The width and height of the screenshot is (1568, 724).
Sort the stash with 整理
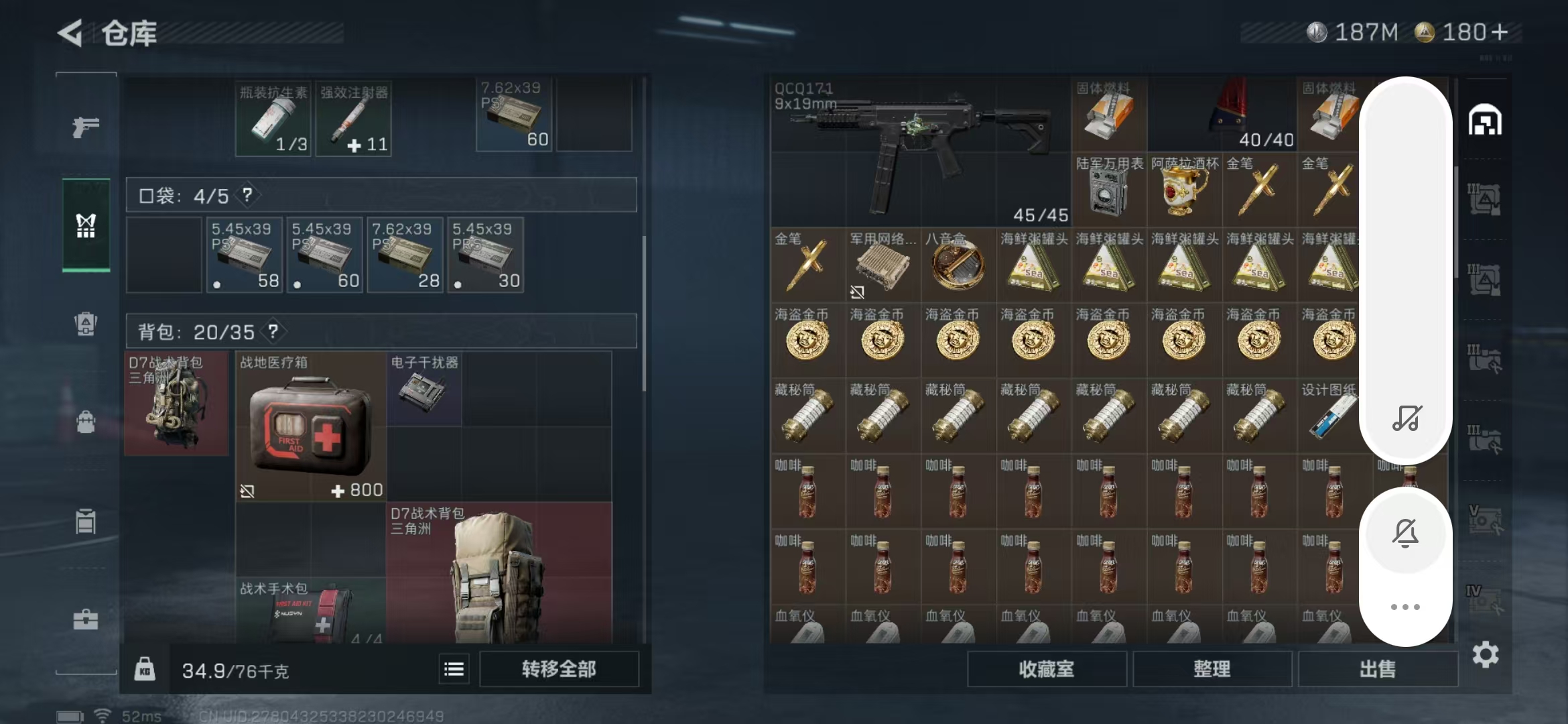(x=1212, y=669)
